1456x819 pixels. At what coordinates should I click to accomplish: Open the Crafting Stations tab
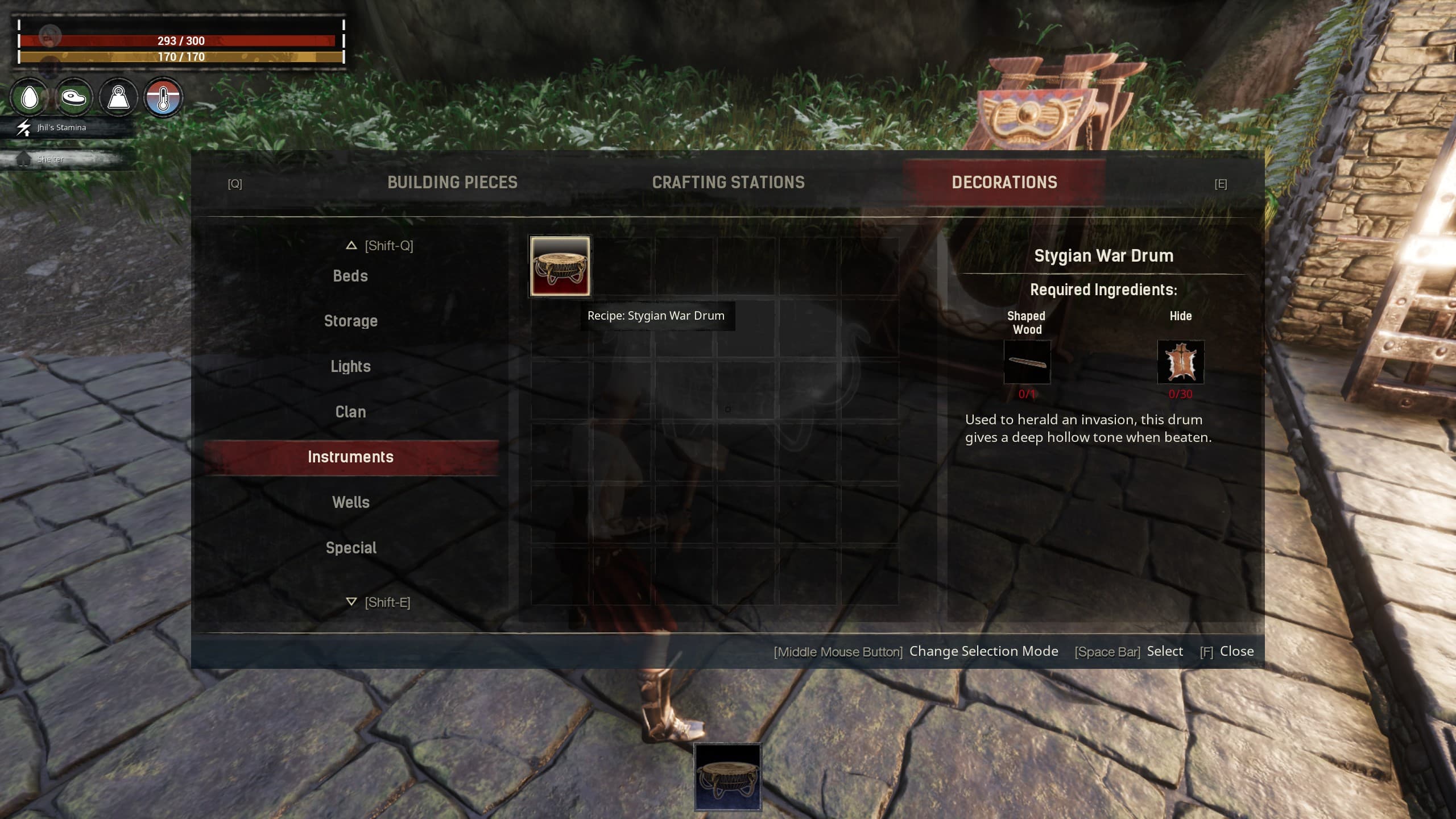729,182
